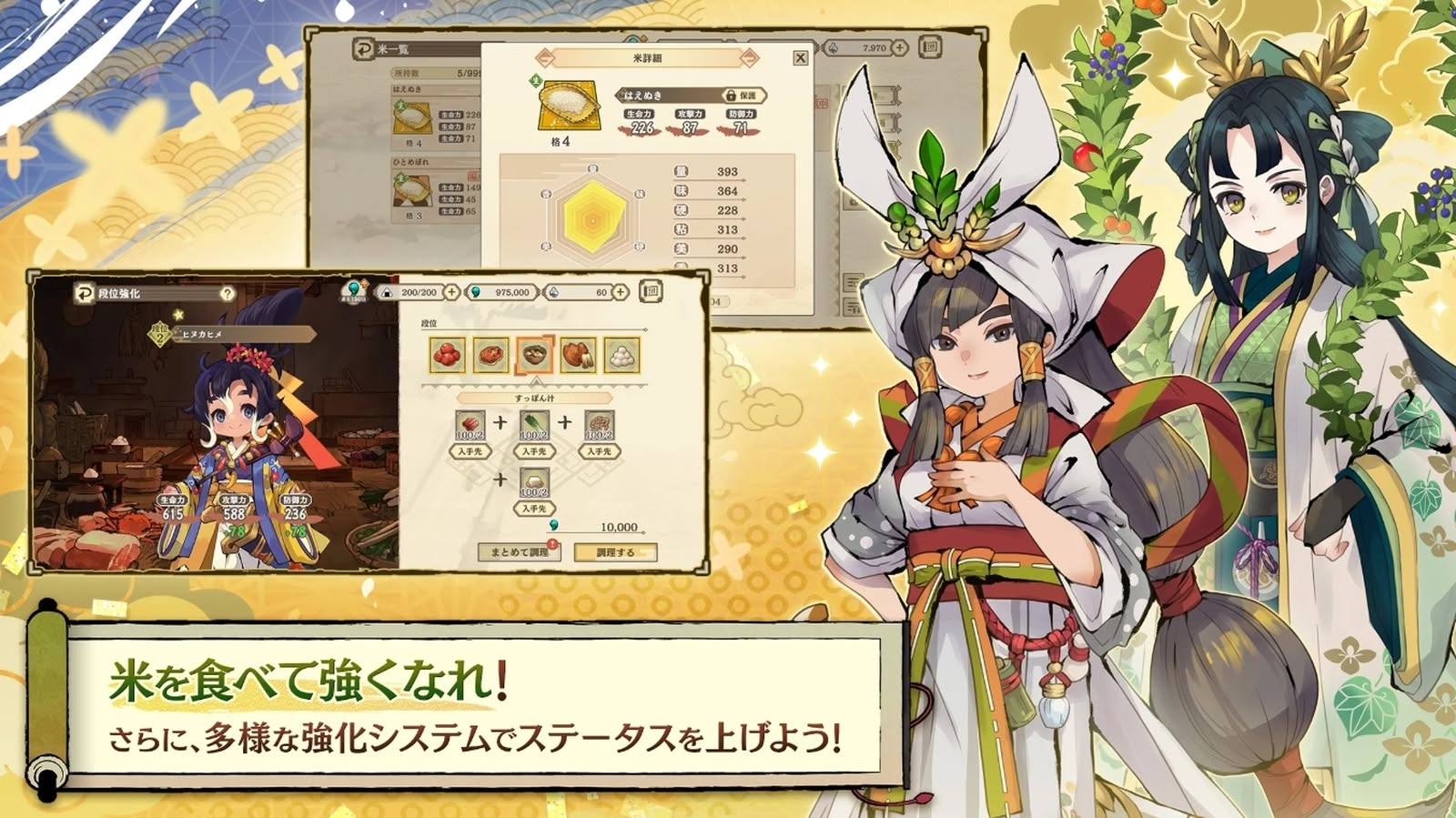Select the roasted meat dish slot
The image size is (1456, 818).
(x=578, y=355)
